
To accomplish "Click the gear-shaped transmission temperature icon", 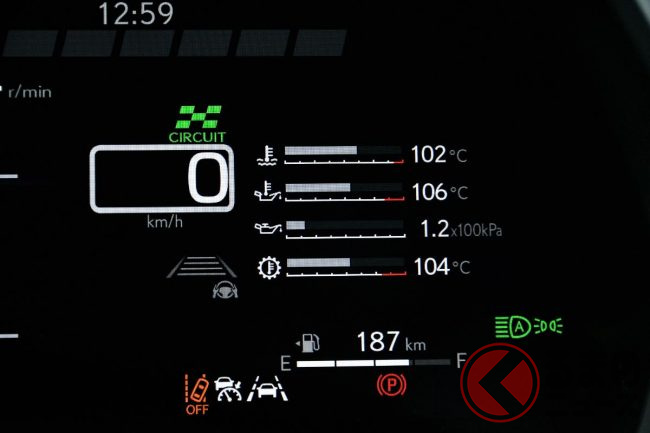I will (265, 267).
